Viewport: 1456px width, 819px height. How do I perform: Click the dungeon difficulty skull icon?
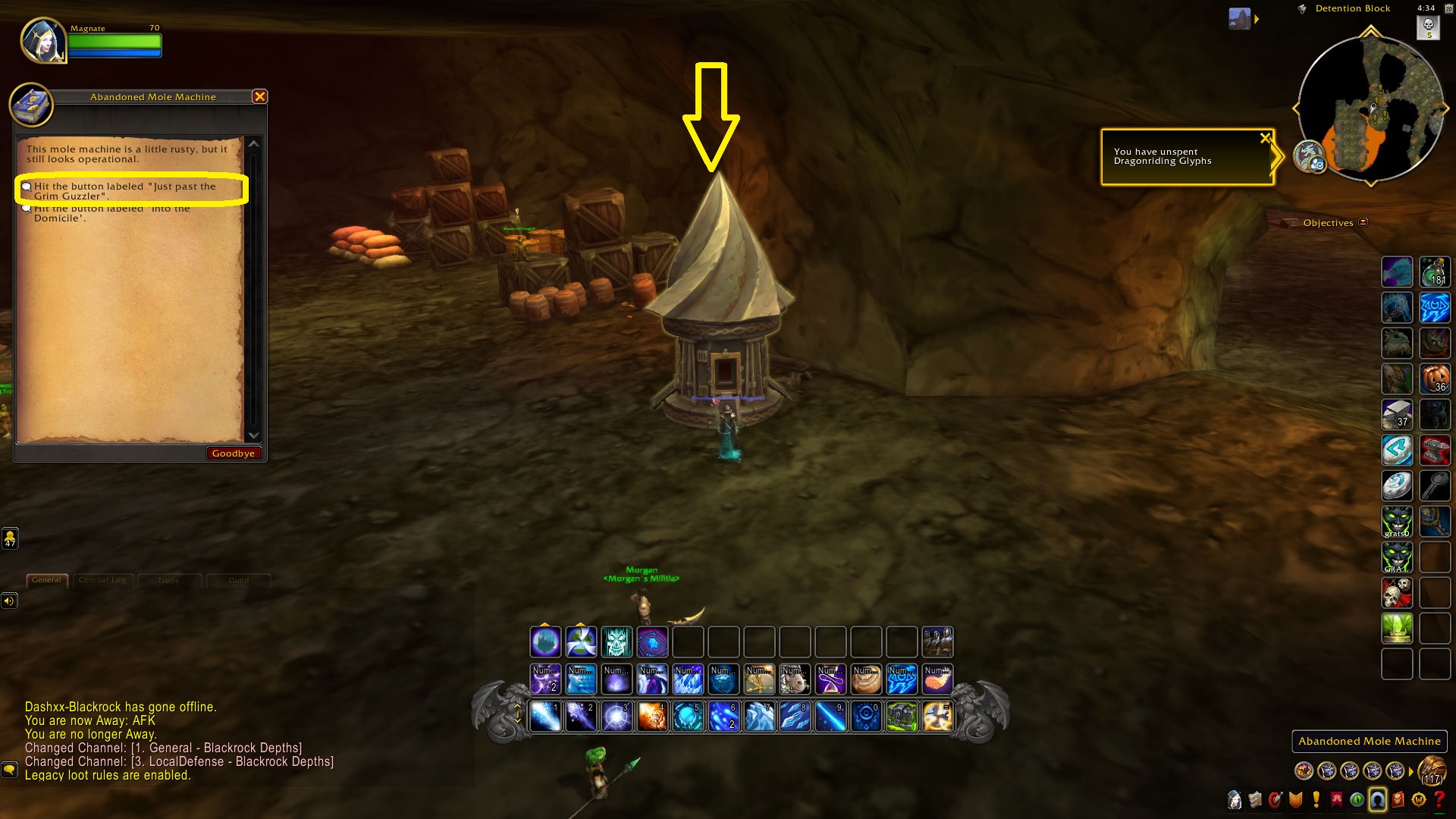[1428, 27]
